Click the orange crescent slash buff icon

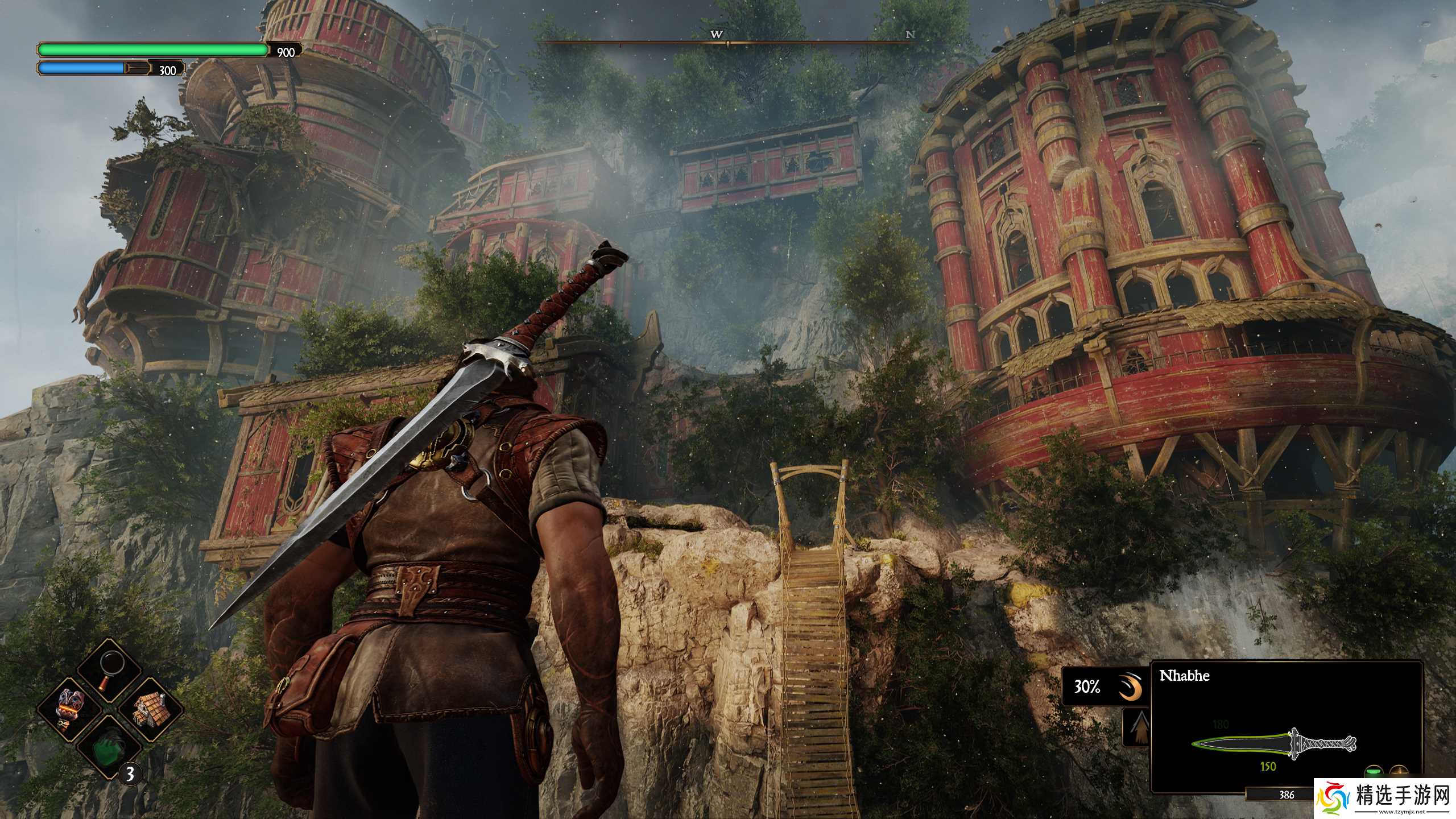pyautogui.click(x=1131, y=687)
